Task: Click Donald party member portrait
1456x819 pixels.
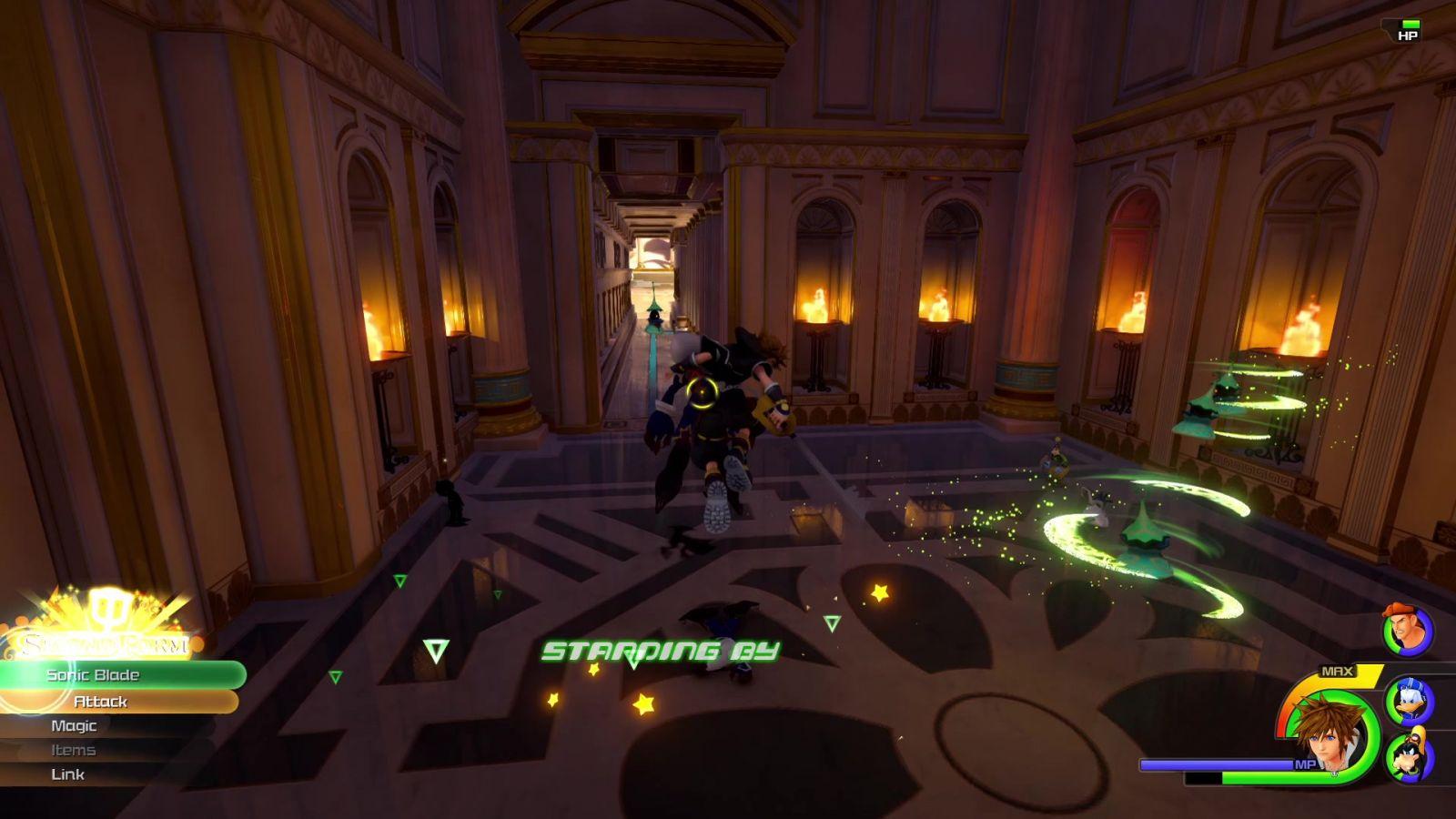Action: pyautogui.click(x=1409, y=702)
